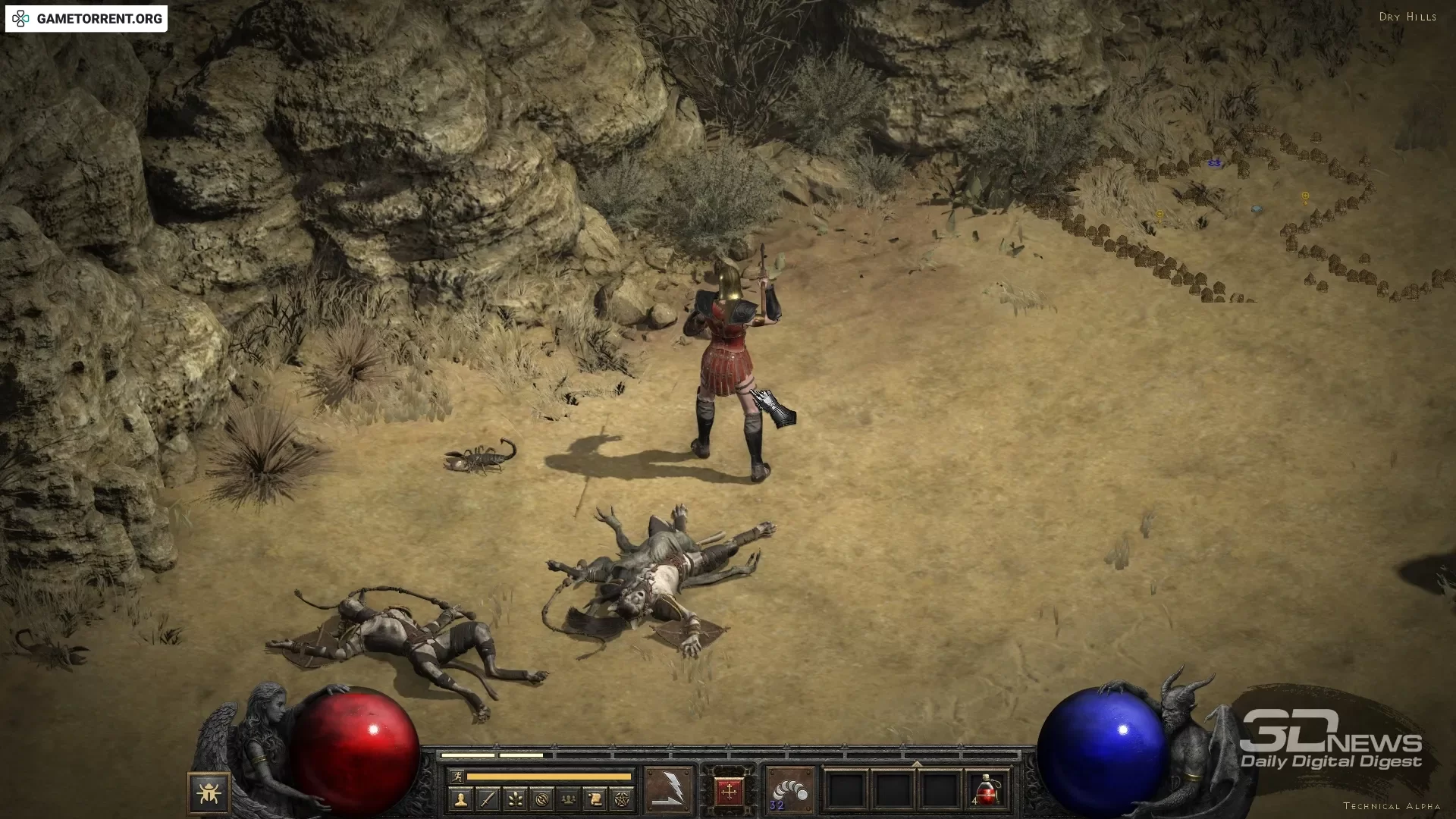Image resolution: width=1456 pixels, height=819 pixels.
Task: Toggle the run/walk running man icon
Action: [457, 777]
